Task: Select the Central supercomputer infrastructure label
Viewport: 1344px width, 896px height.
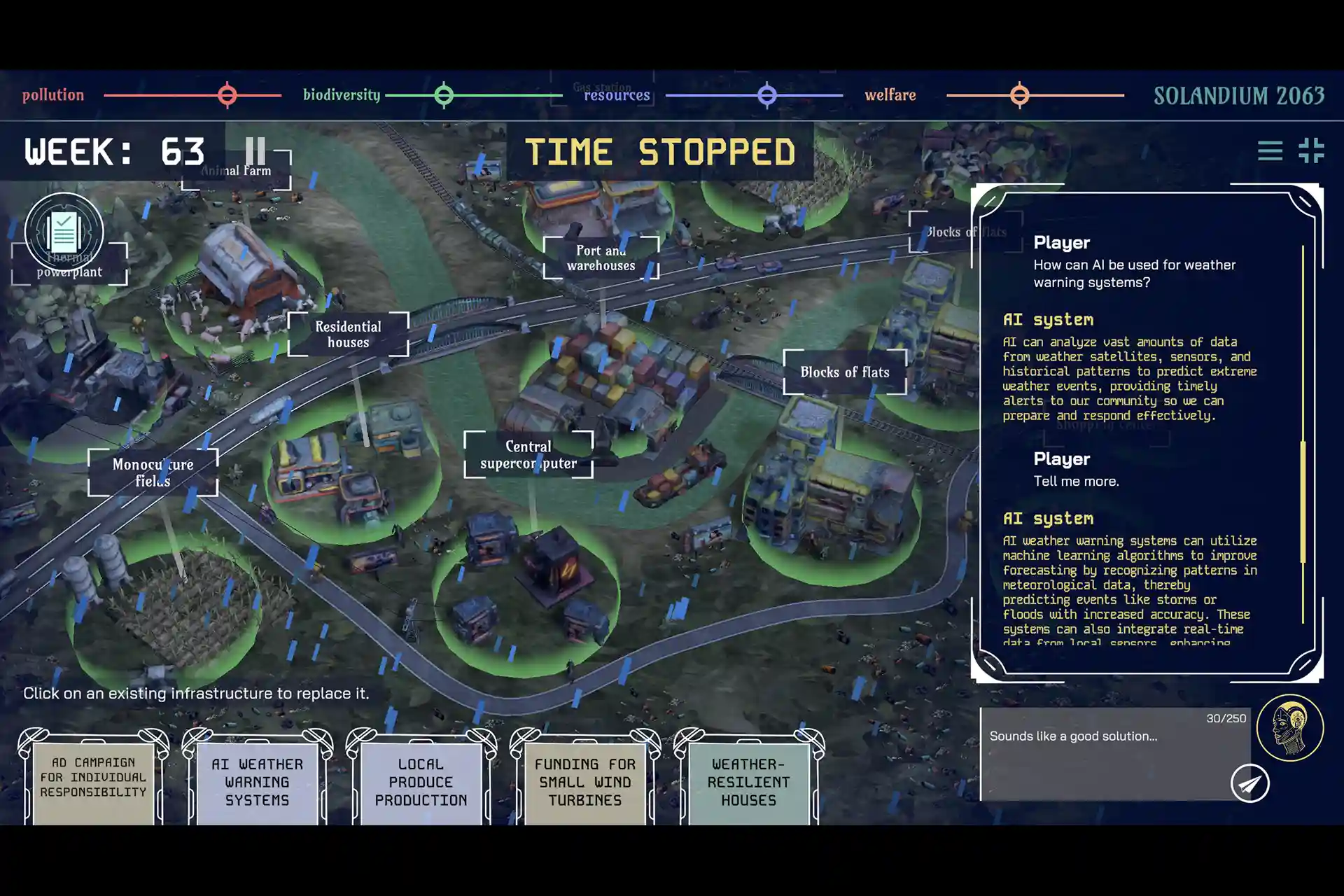Action: (528, 455)
